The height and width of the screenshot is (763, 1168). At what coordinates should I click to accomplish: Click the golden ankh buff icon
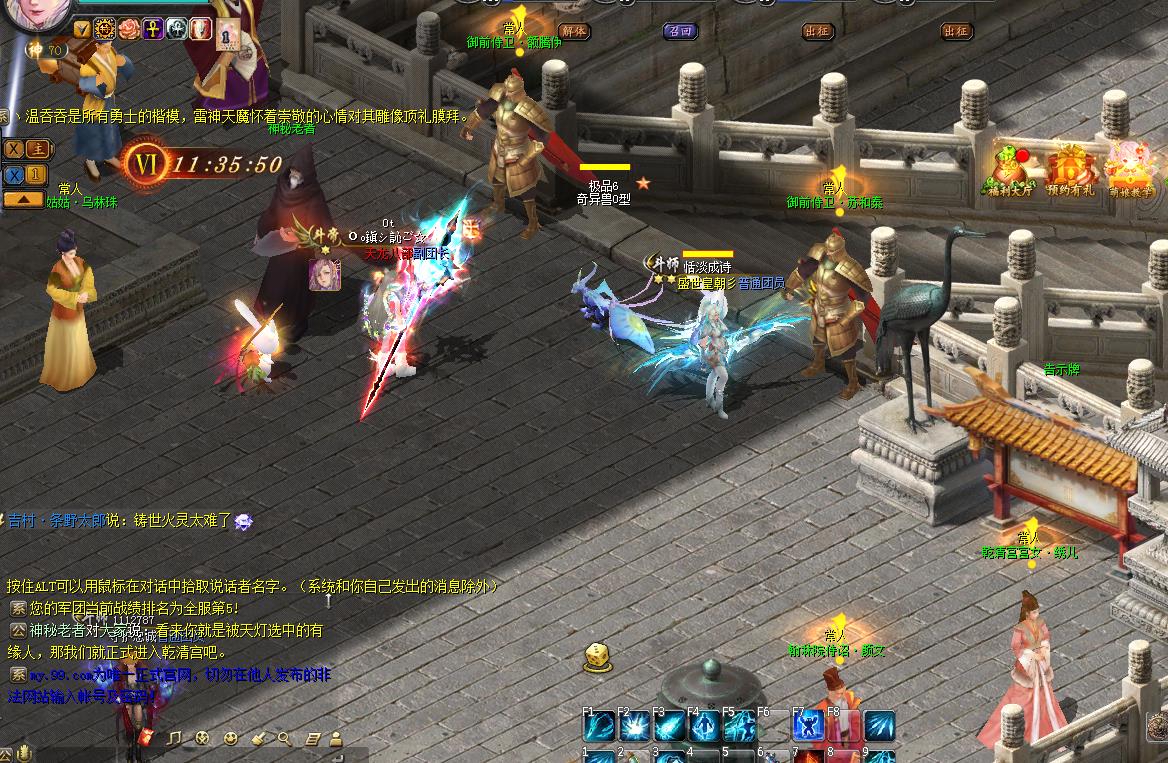pos(153,29)
